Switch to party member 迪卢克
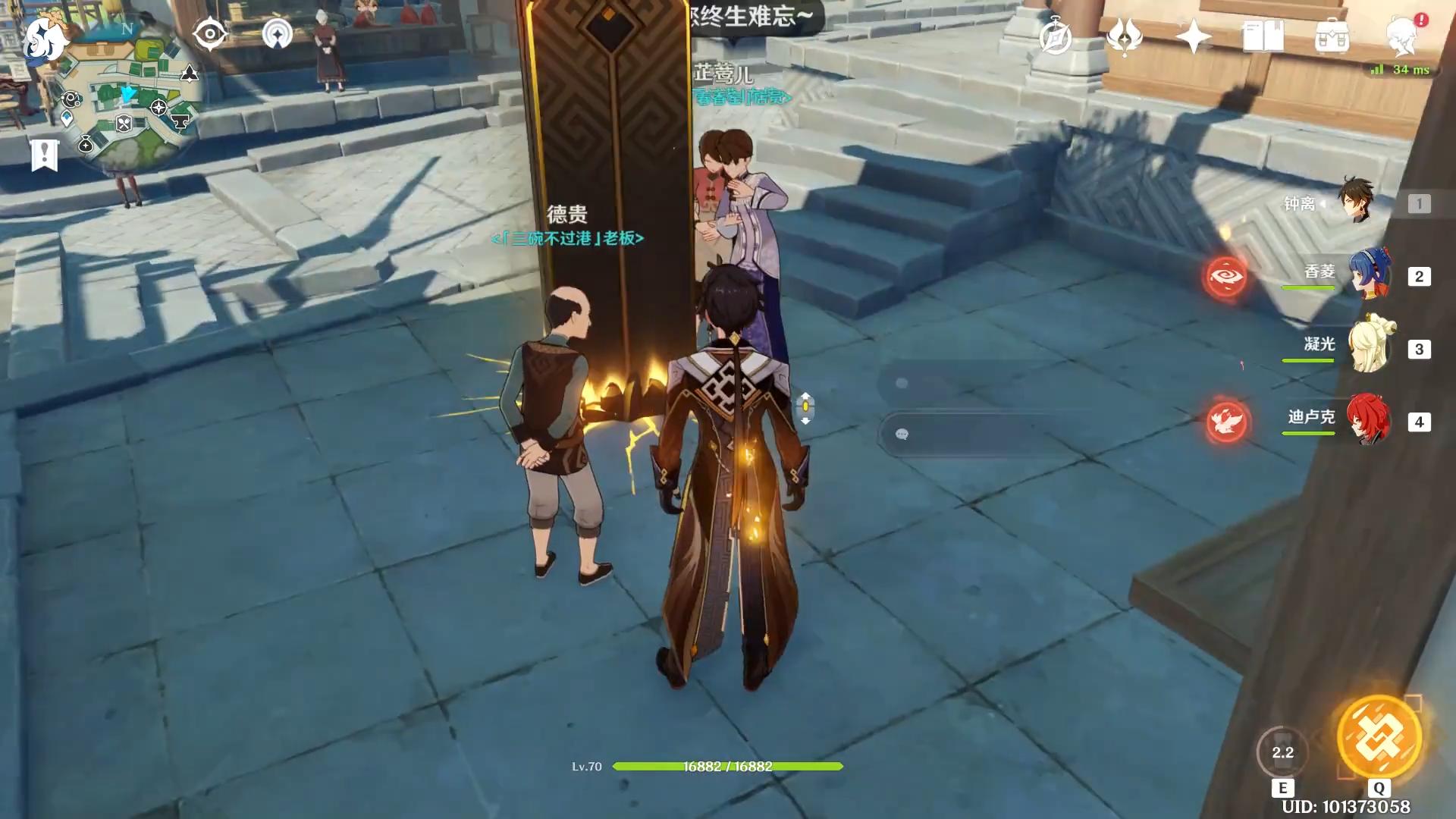The image size is (1456, 819). coord(1368,420)
